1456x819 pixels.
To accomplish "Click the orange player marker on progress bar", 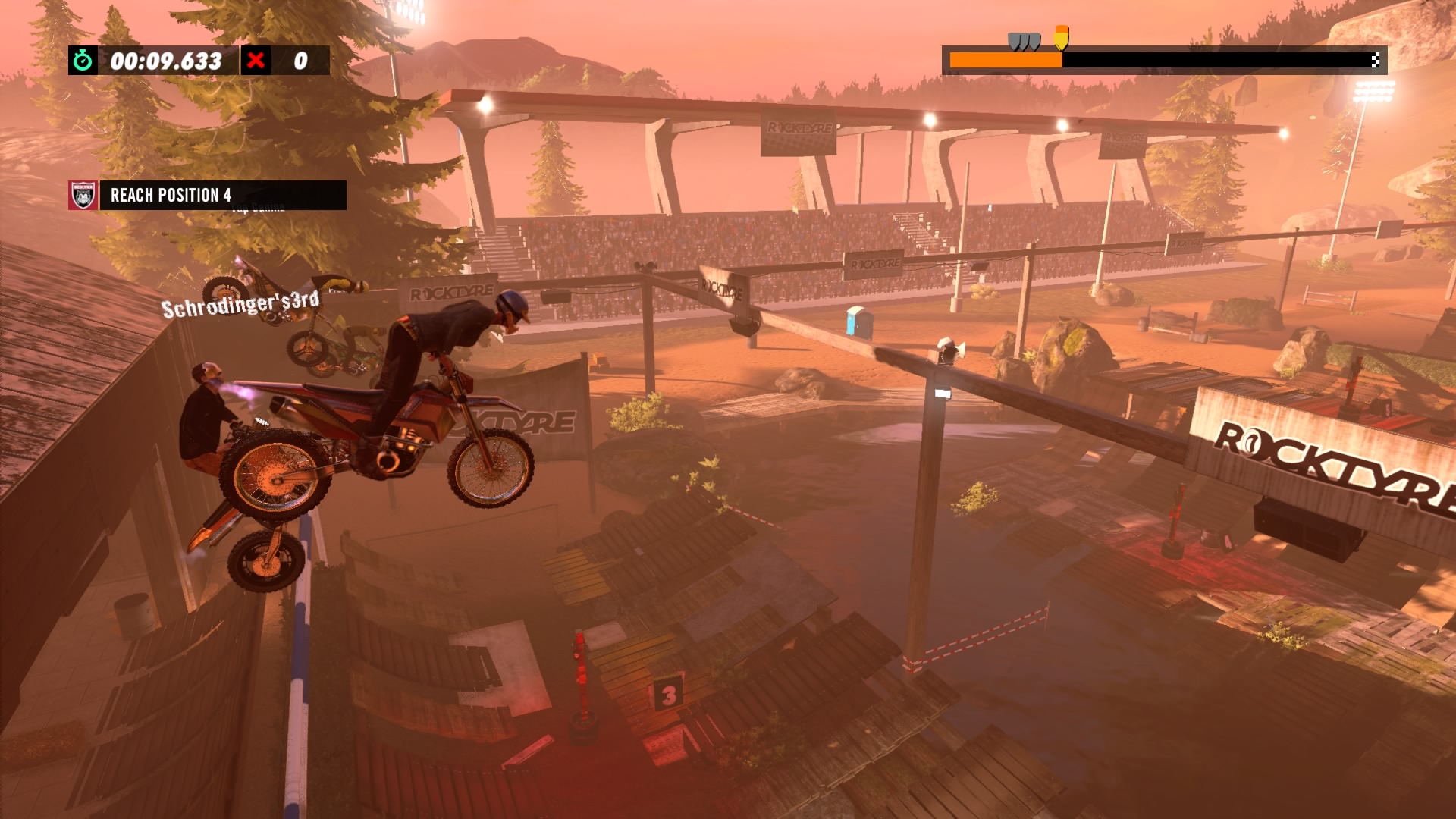I will pyautogui.click(x=1061, y=36).
